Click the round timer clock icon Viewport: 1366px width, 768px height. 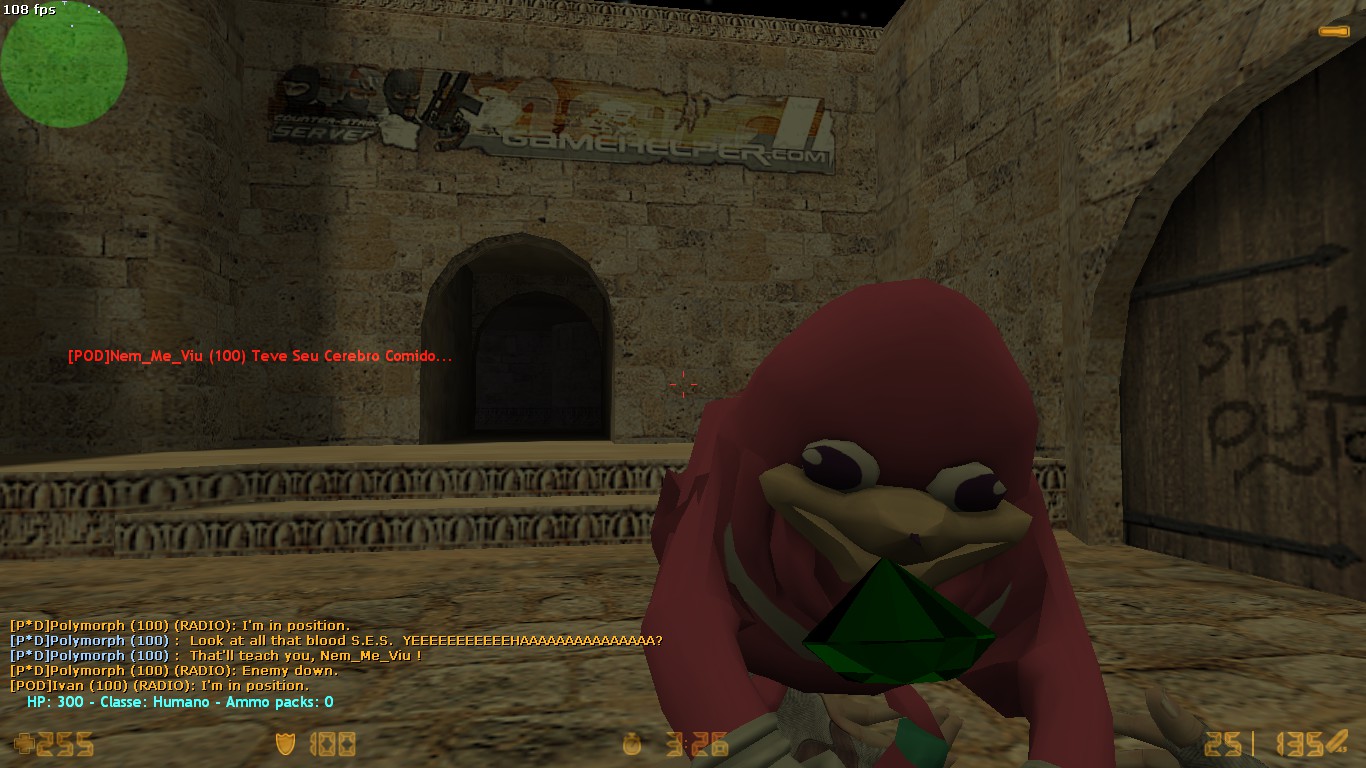(632, 744)
